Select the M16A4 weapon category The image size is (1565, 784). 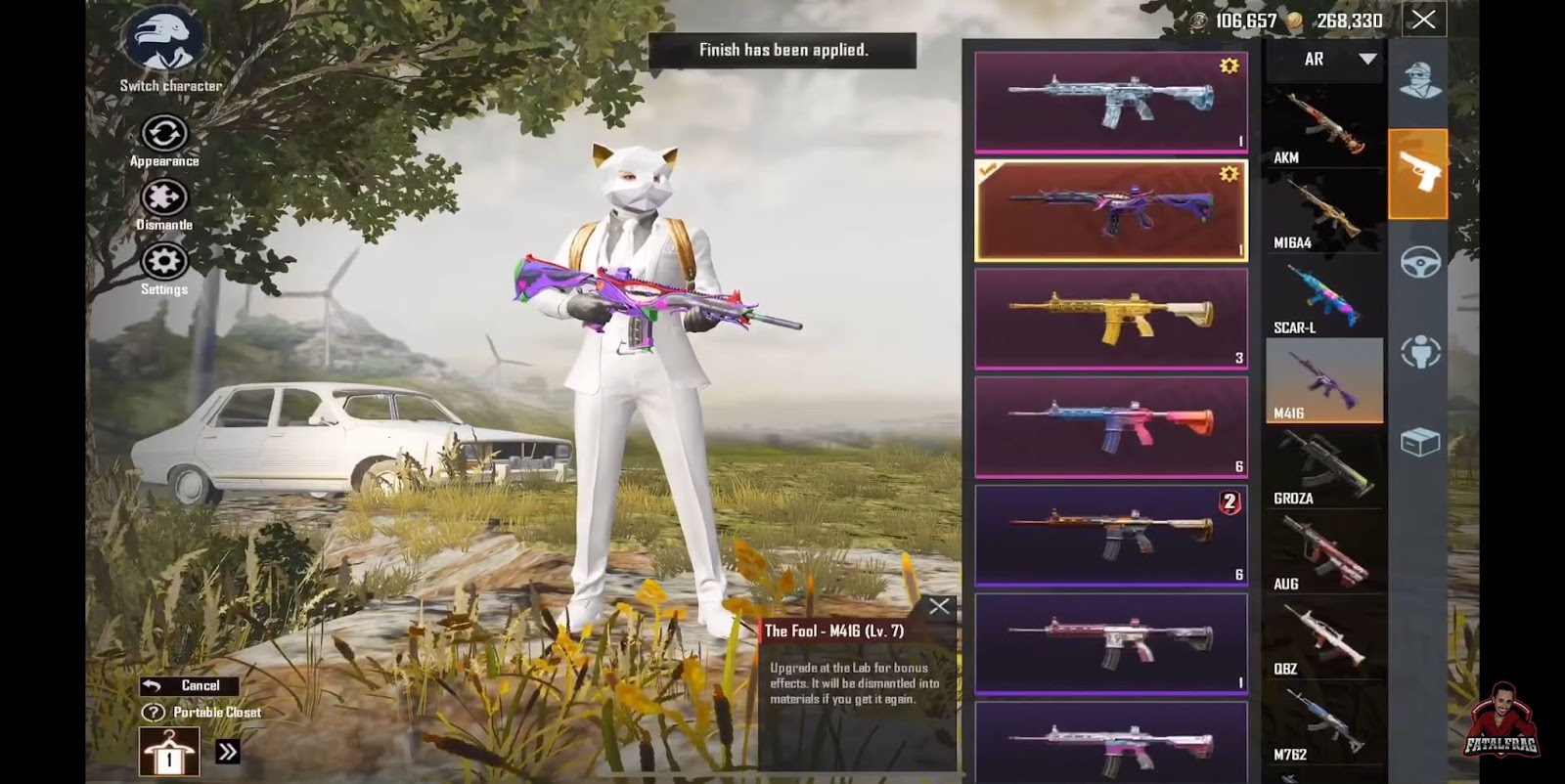1323,212
